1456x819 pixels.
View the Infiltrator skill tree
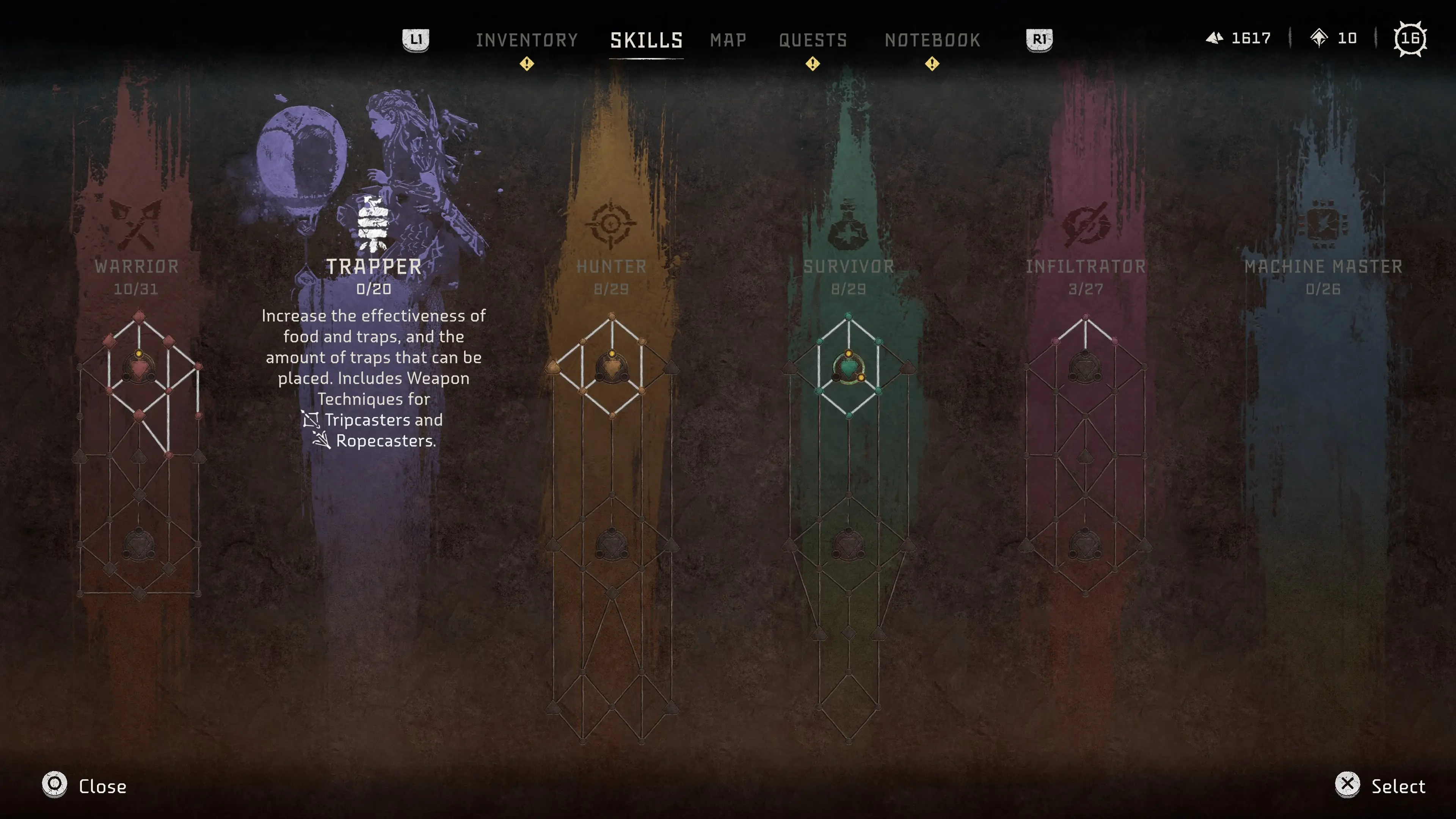click(x=1086, y=267)
